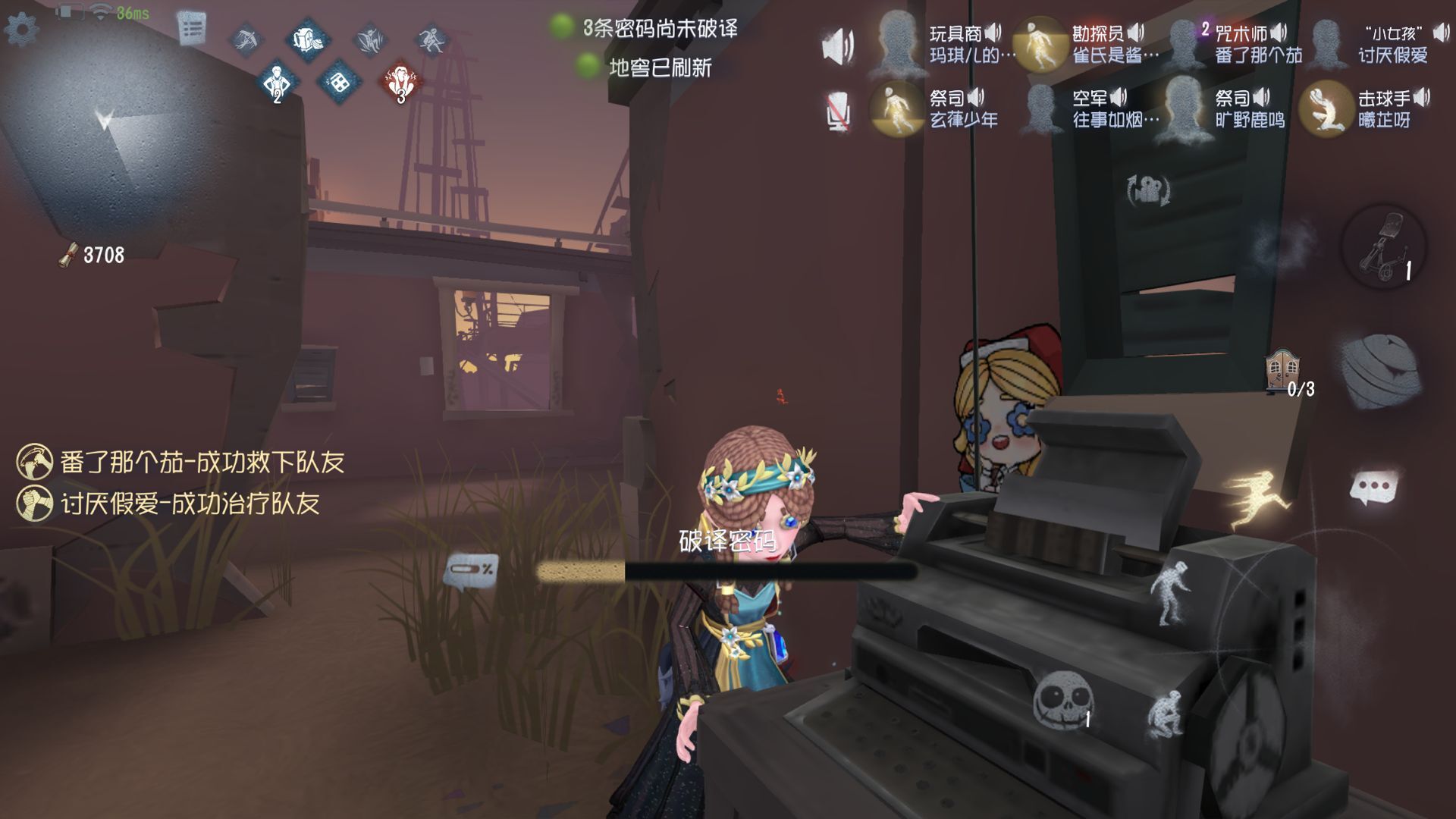Tap the running sprint figure button
This screenshot has height=819, width=1456.
coord(1257,497)
